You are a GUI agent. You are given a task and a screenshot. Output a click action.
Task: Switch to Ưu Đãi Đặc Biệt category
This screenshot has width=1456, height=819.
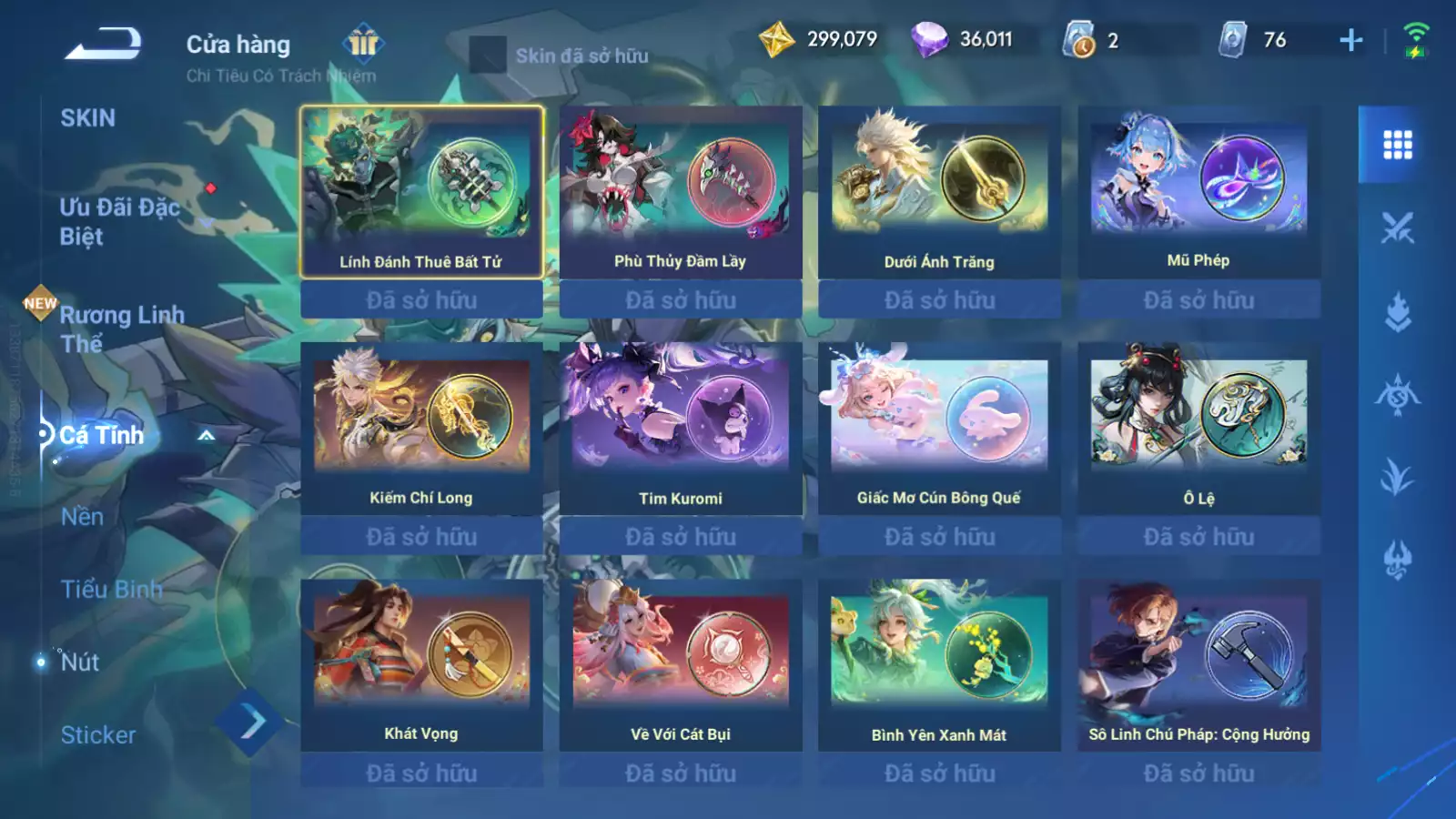click(x=119, y=222)
